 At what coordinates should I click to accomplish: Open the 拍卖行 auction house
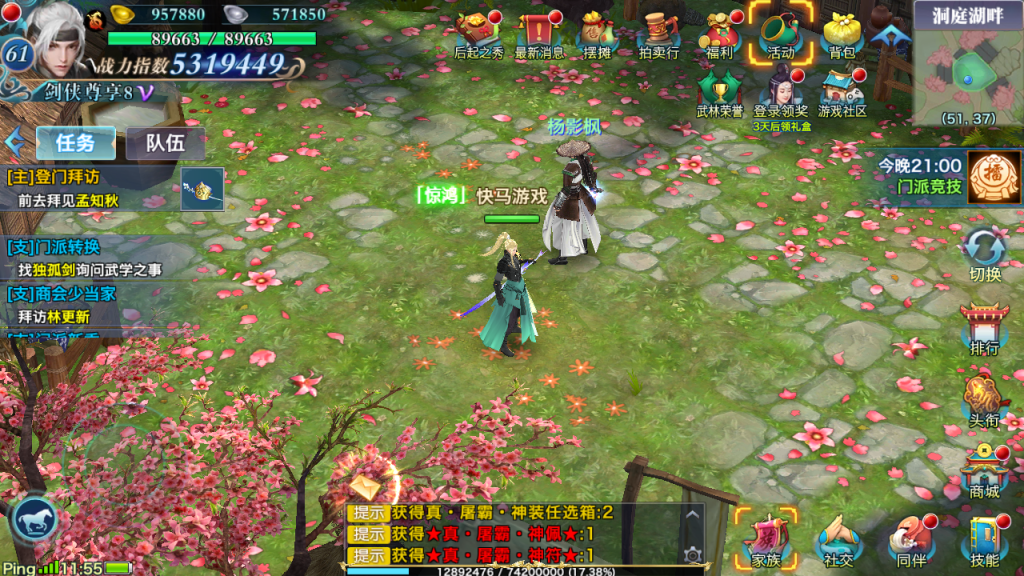659,33
